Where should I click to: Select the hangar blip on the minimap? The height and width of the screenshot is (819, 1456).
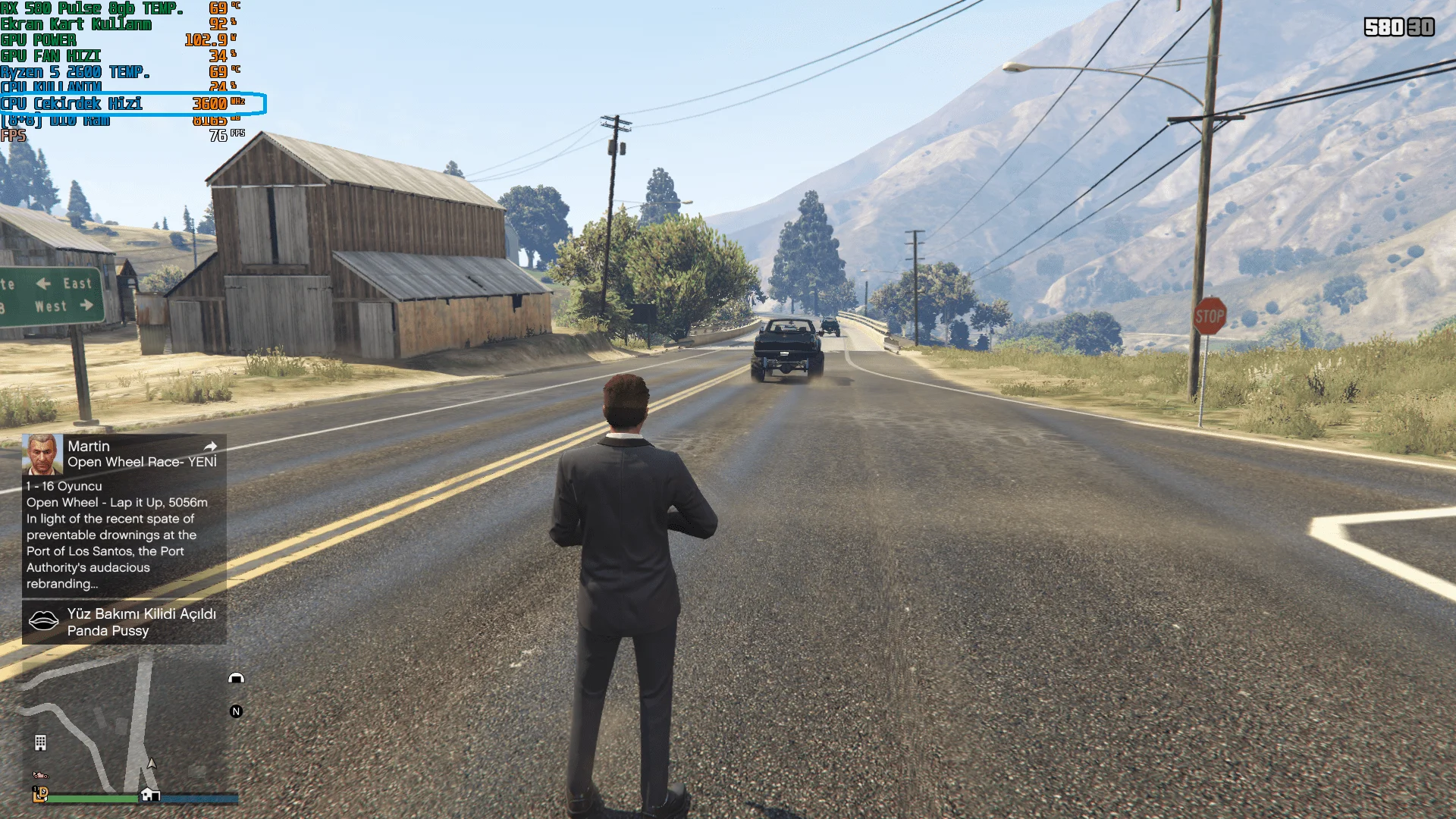[236, 678]
